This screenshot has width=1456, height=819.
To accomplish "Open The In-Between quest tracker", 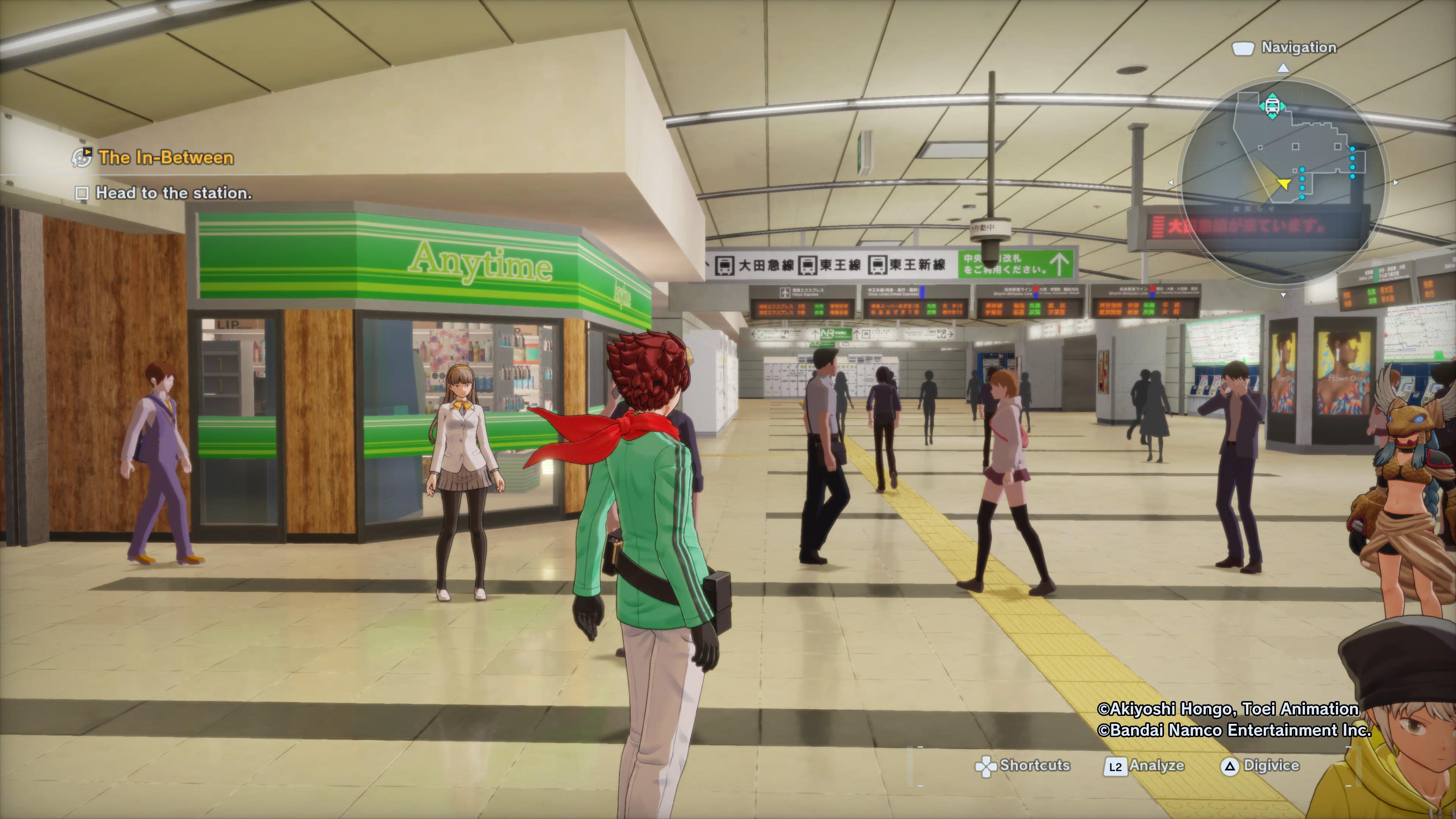I will [166, 158].
